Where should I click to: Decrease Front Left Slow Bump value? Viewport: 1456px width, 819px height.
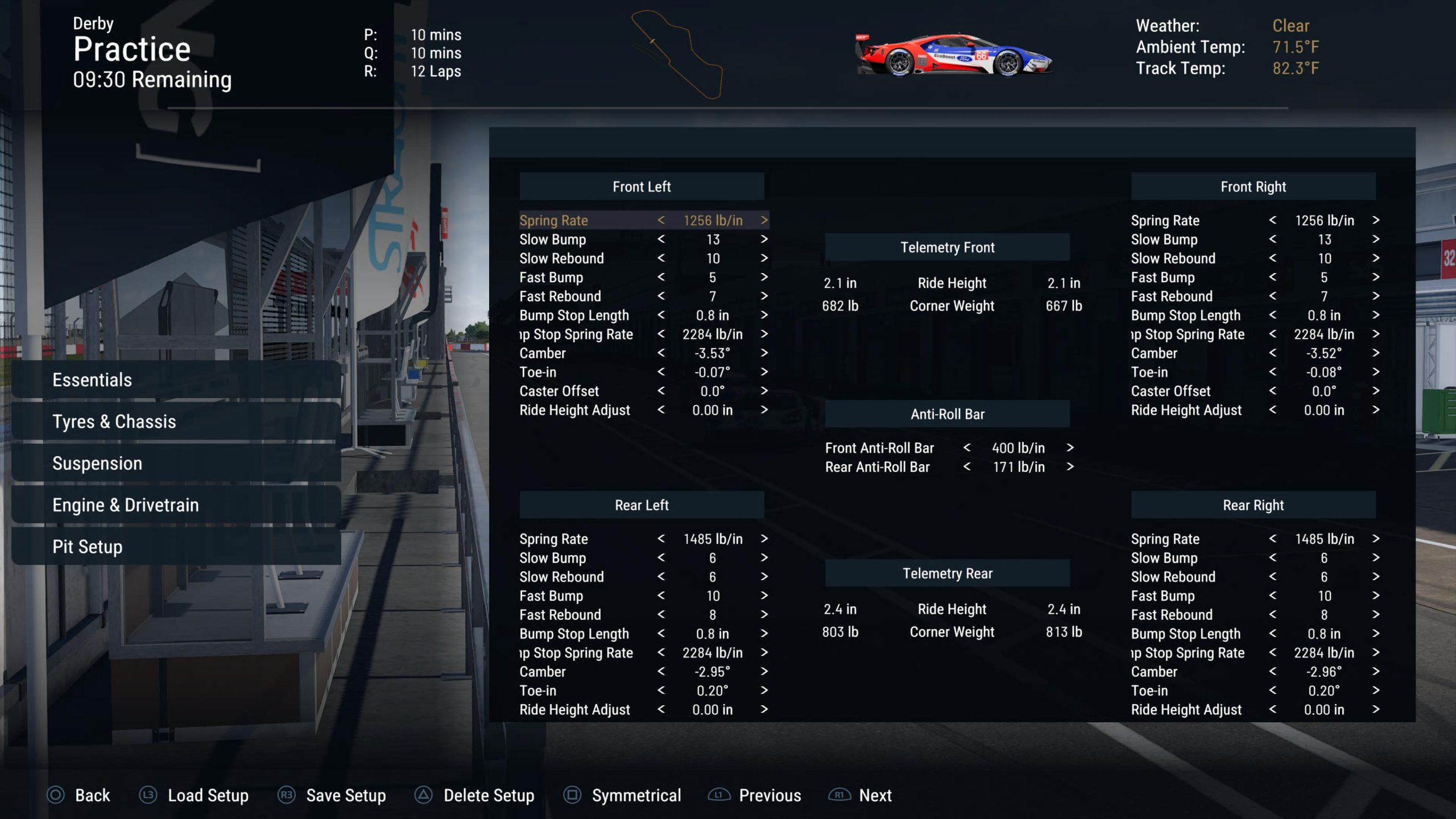(x=661, y=239)
